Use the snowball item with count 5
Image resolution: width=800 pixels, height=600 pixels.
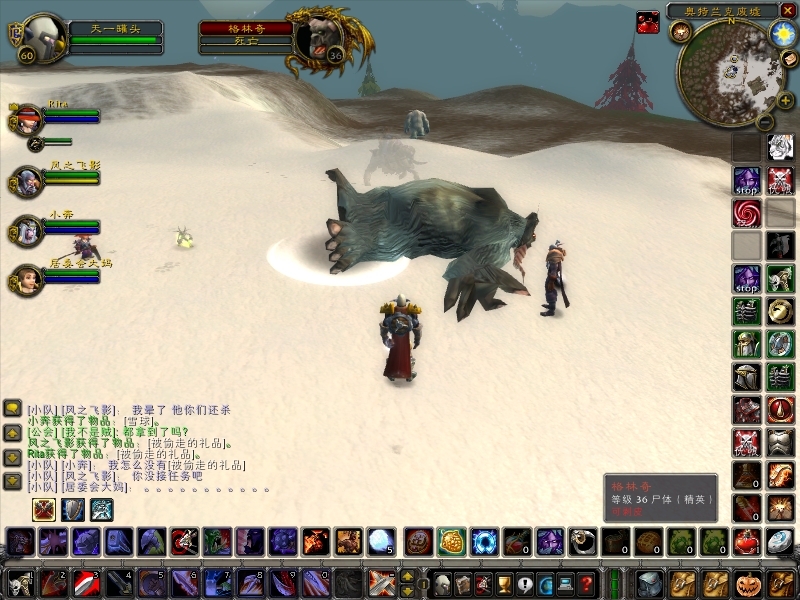380,541
